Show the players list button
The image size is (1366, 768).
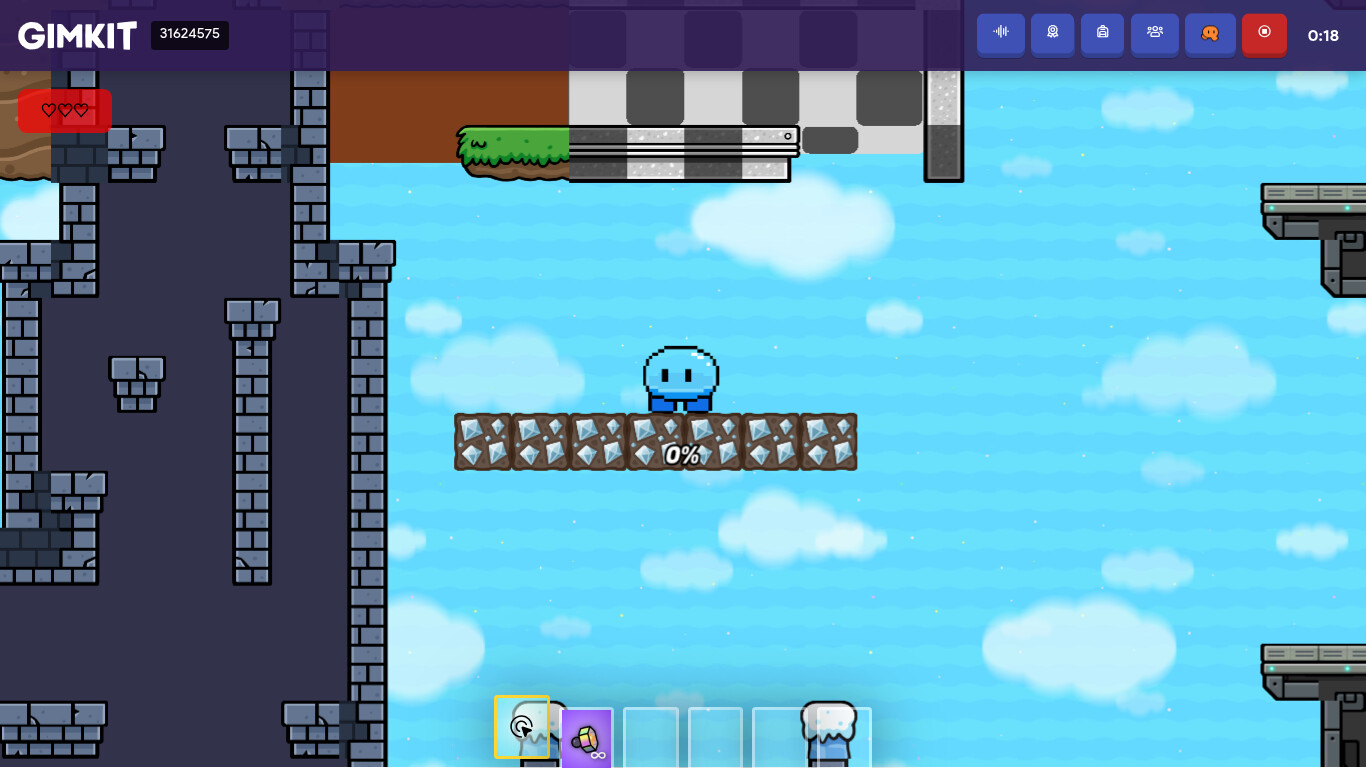coord(1155,33)
